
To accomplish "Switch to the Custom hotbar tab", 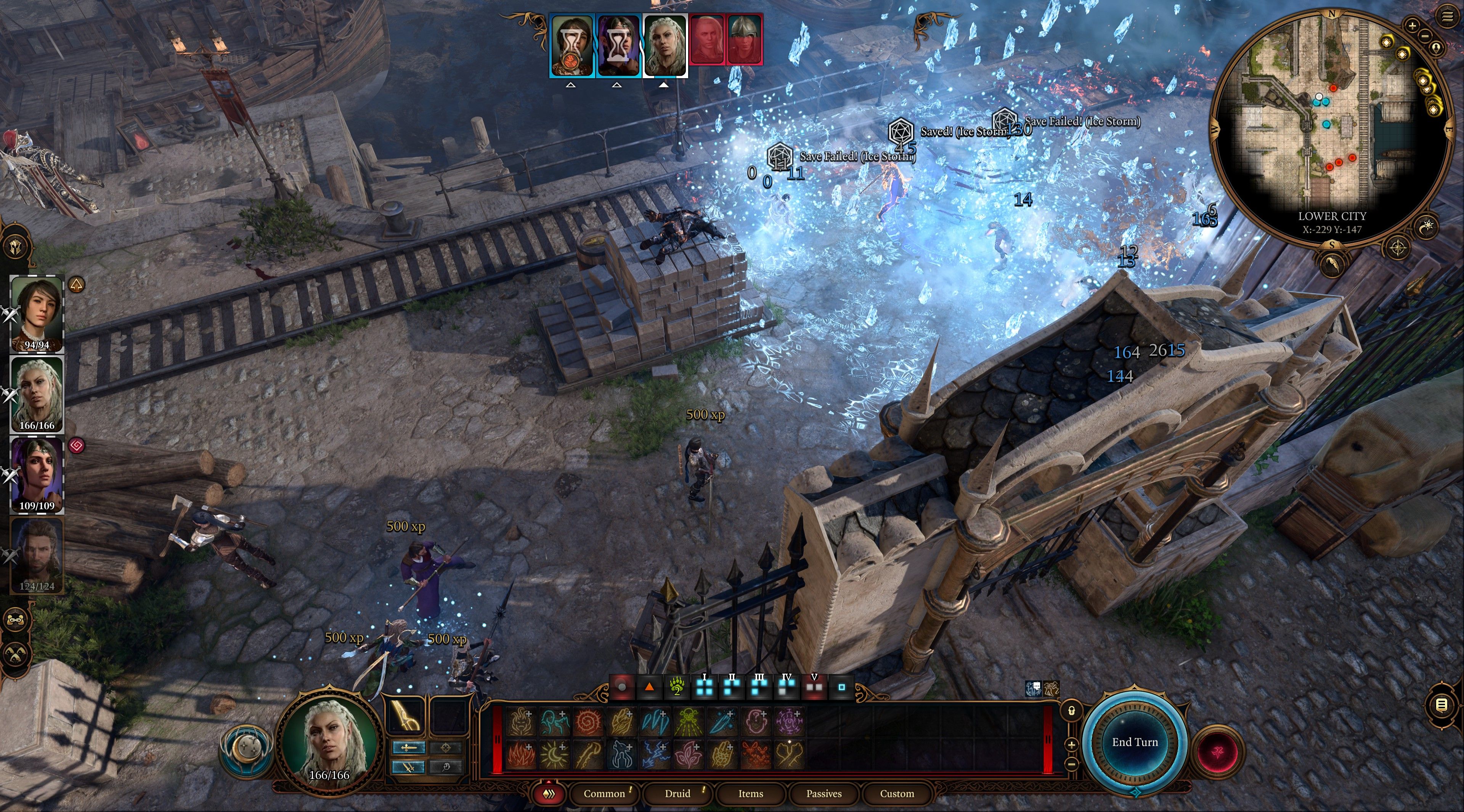I will [897, 793].
